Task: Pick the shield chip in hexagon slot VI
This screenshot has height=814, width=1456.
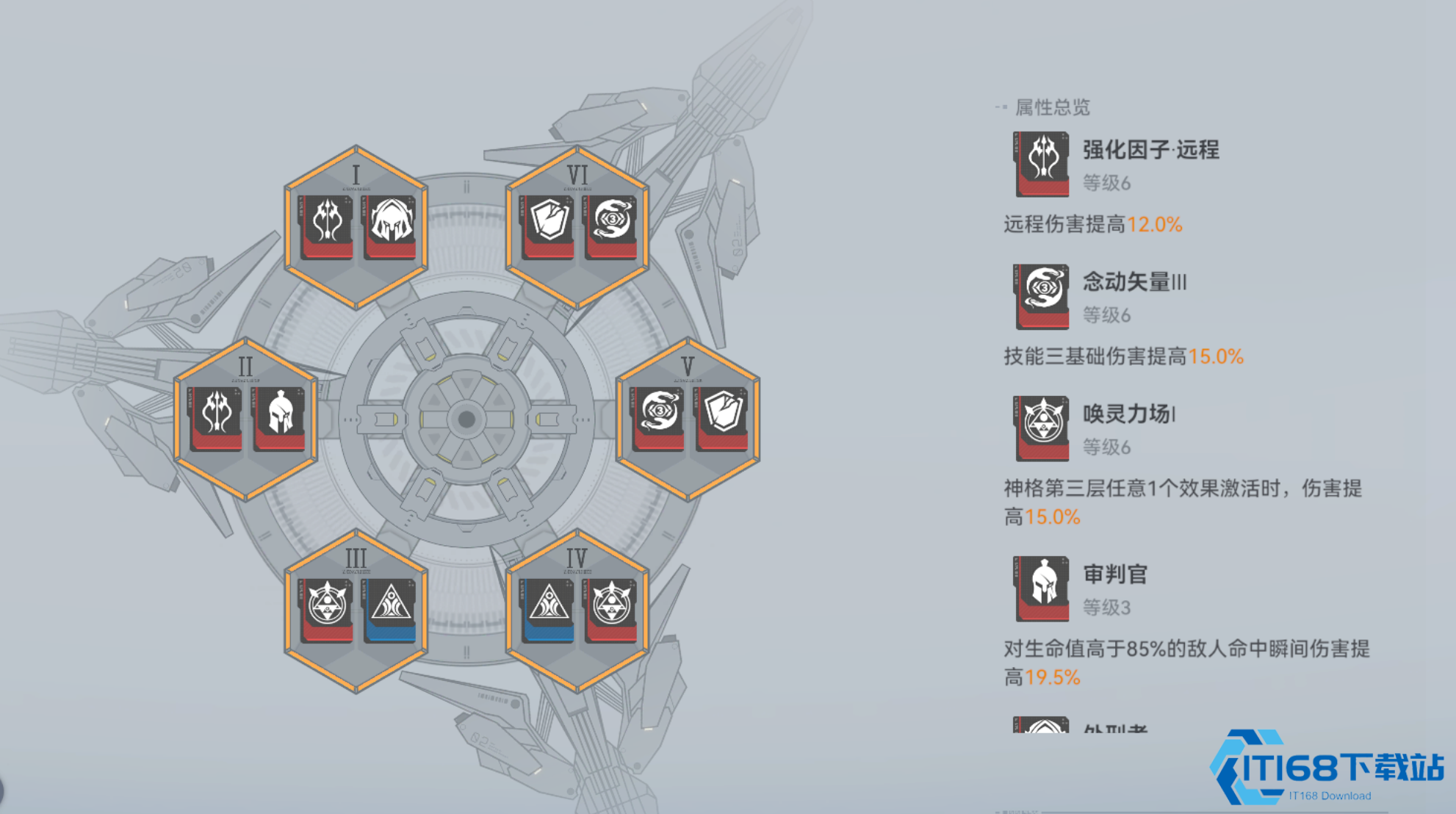Action: [x=548, y=226]
